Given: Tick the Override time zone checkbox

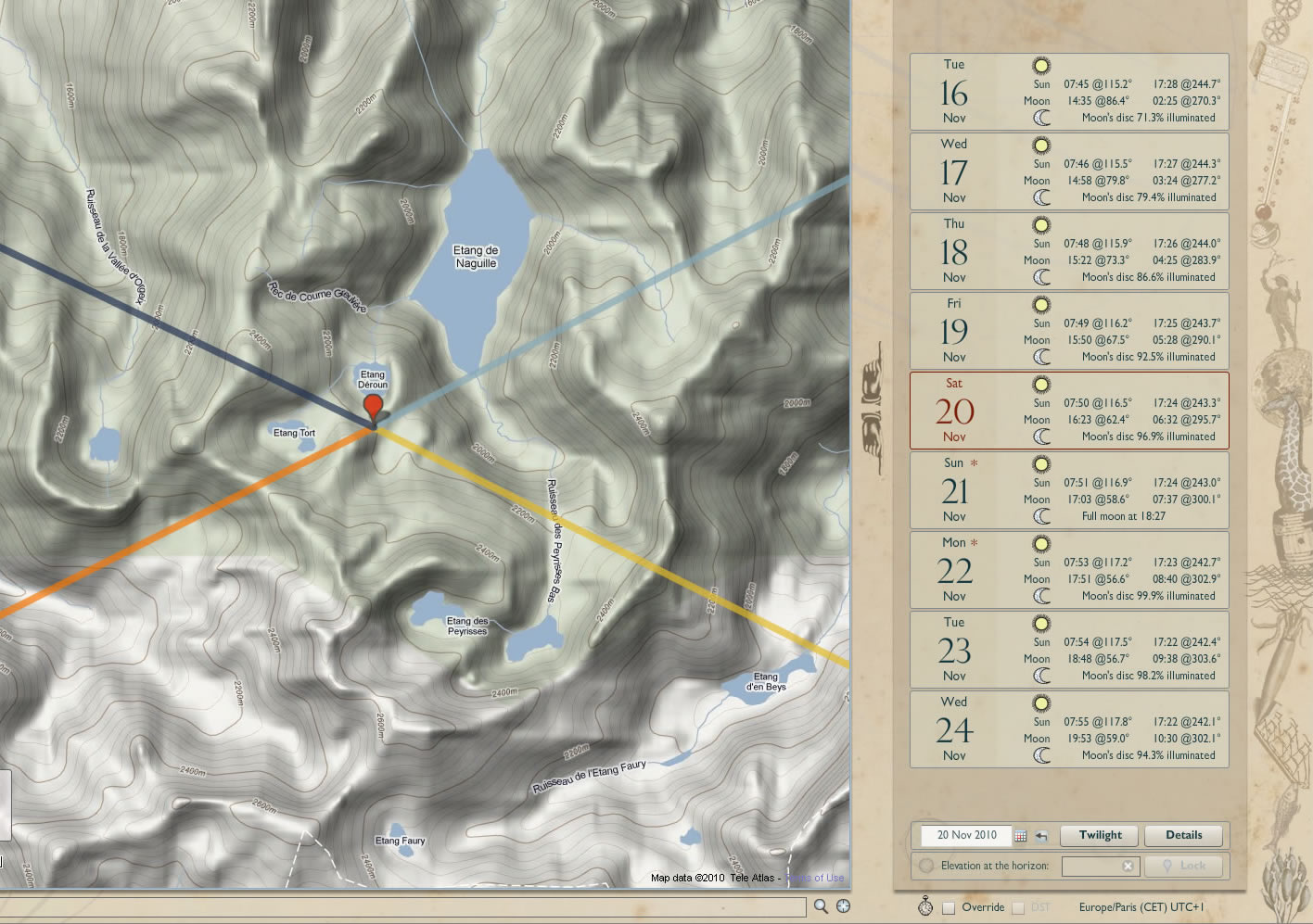Looking at the screenshot, I should 949,907.
